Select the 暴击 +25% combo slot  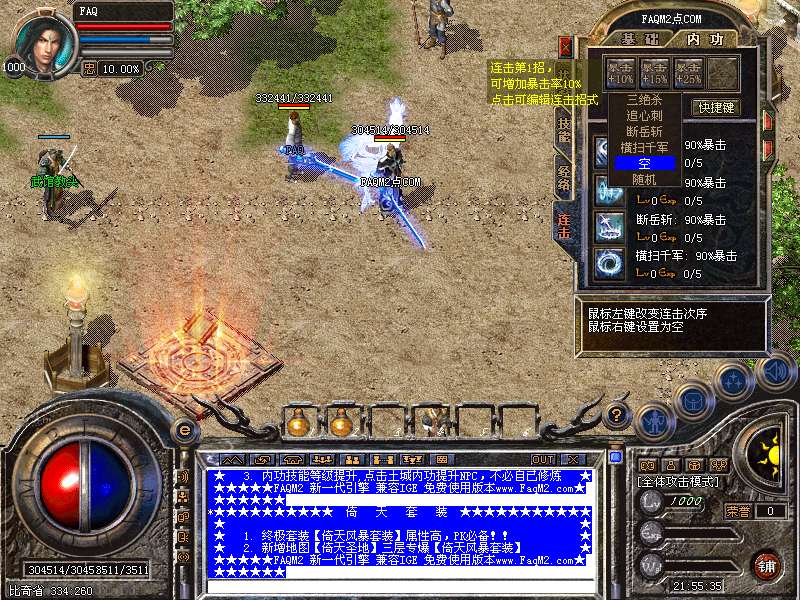(x=689, y=72)
